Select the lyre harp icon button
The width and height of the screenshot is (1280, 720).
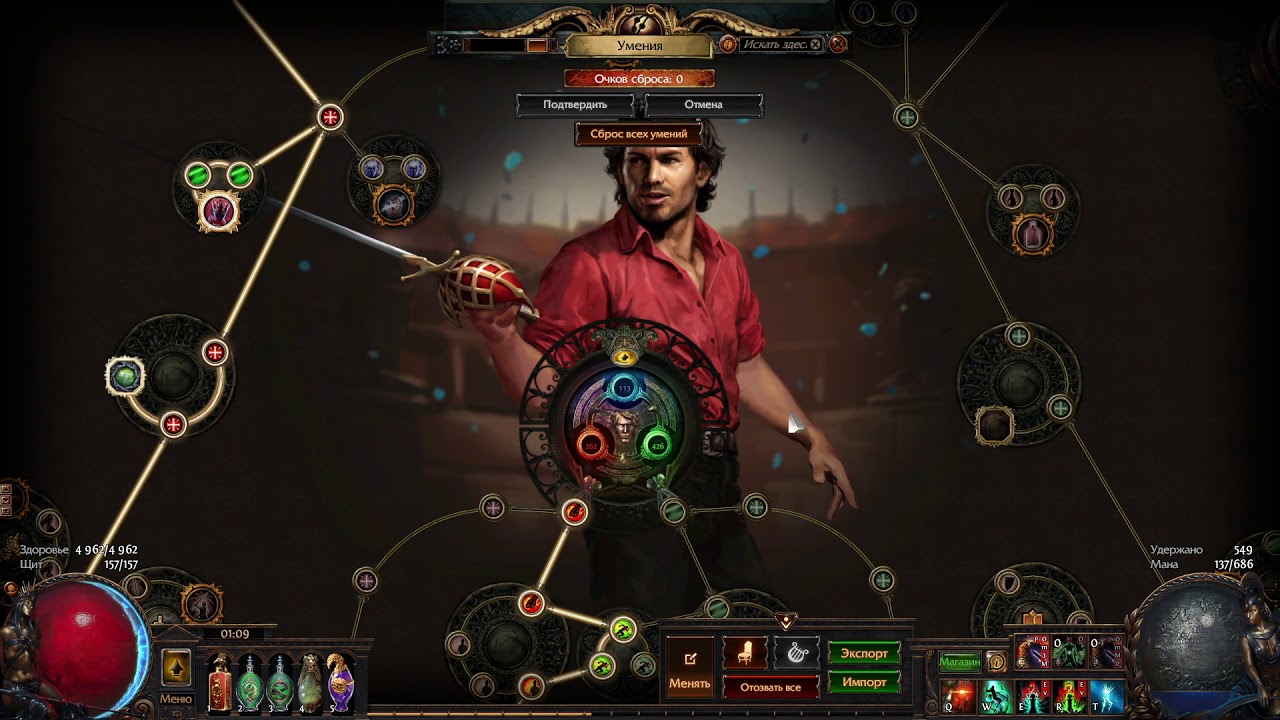coord(796,653)
